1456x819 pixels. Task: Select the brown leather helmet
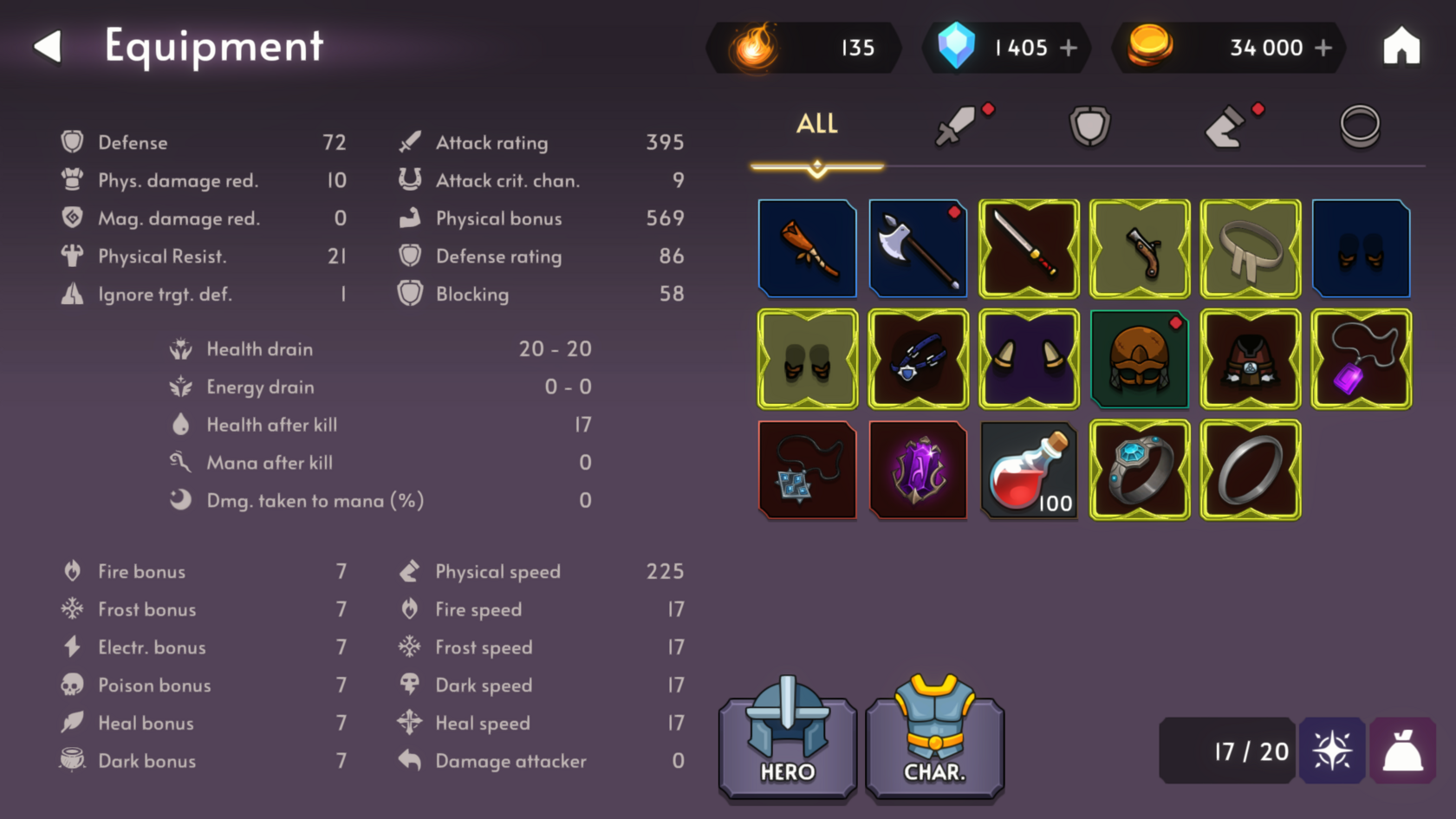click(x=1140, y=359)
